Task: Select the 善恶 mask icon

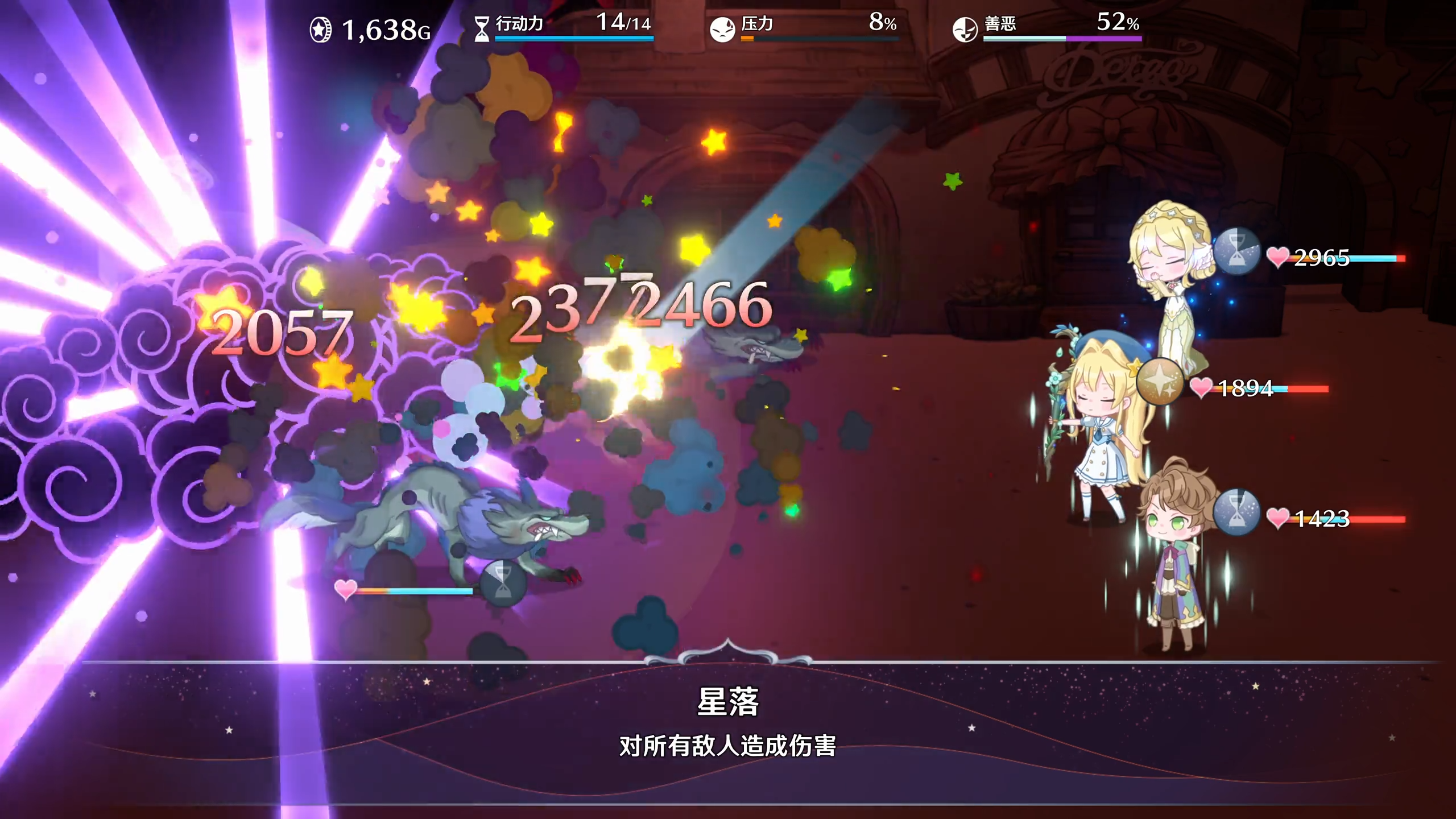Action: (x=965, y=26)
